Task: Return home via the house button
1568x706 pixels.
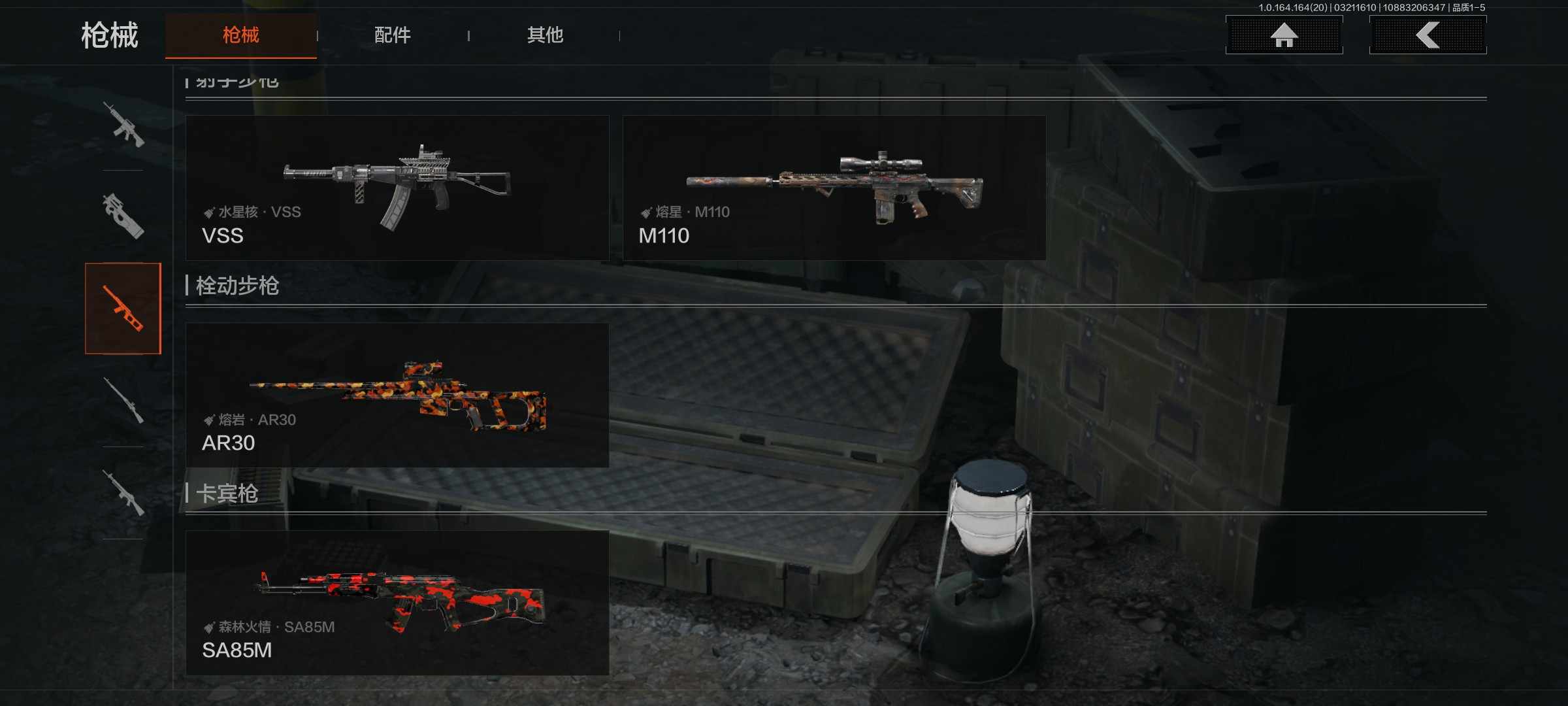Action: pos(1284,35)
